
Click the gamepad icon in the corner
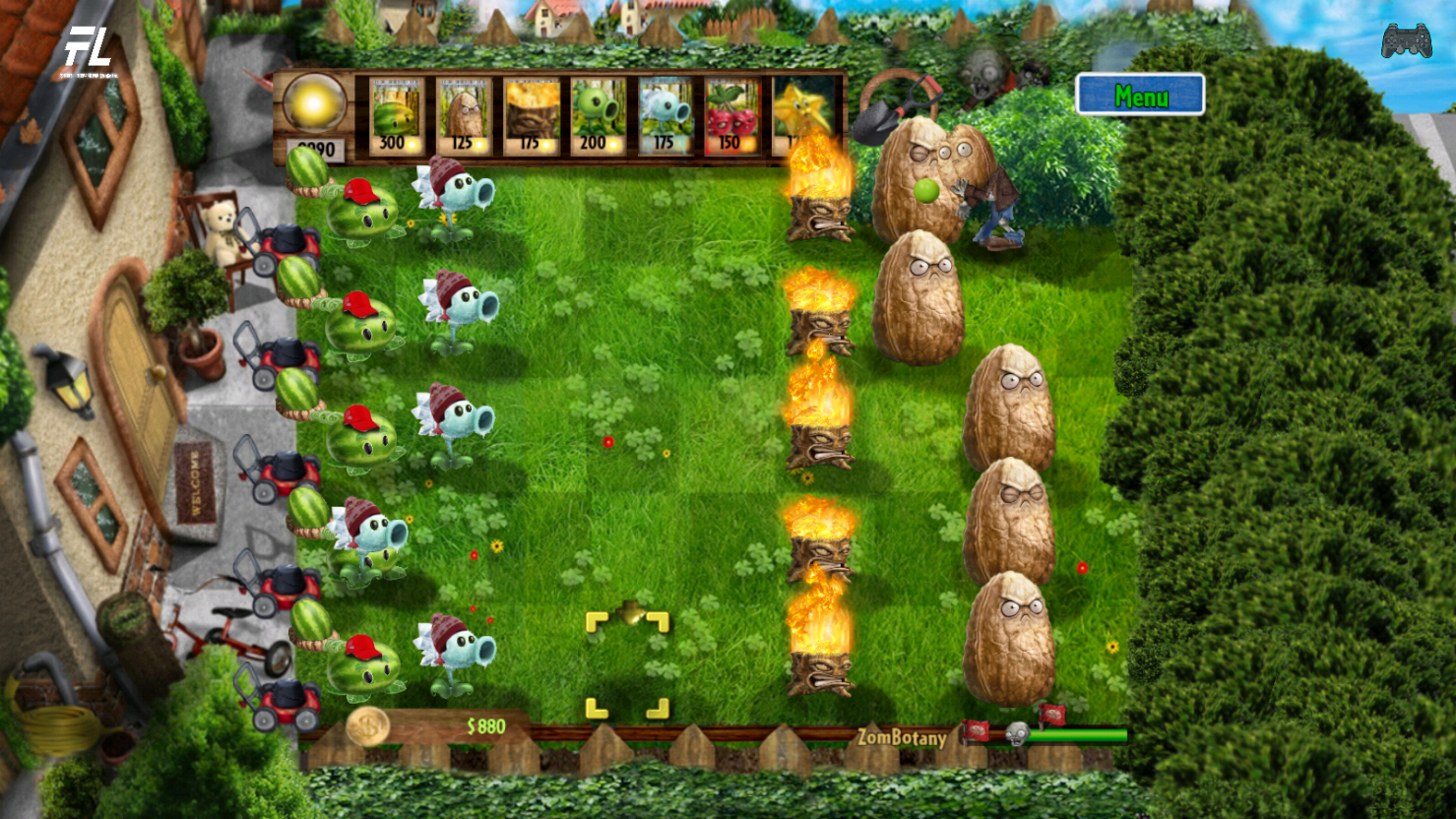(1406, 41)
